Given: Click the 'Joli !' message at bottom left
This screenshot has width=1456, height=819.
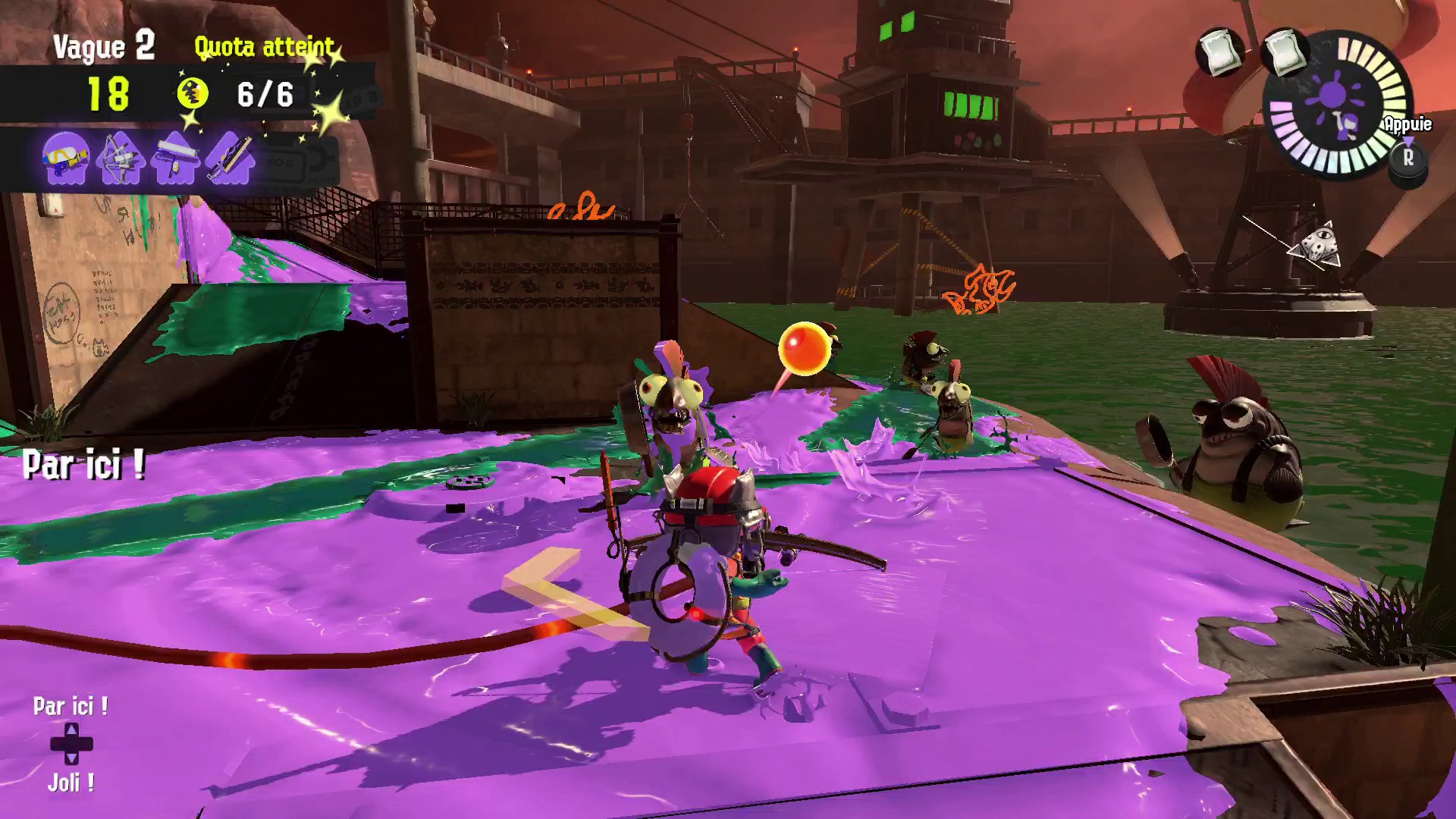Looking at the screenshot, I should (x=70, y=783).
